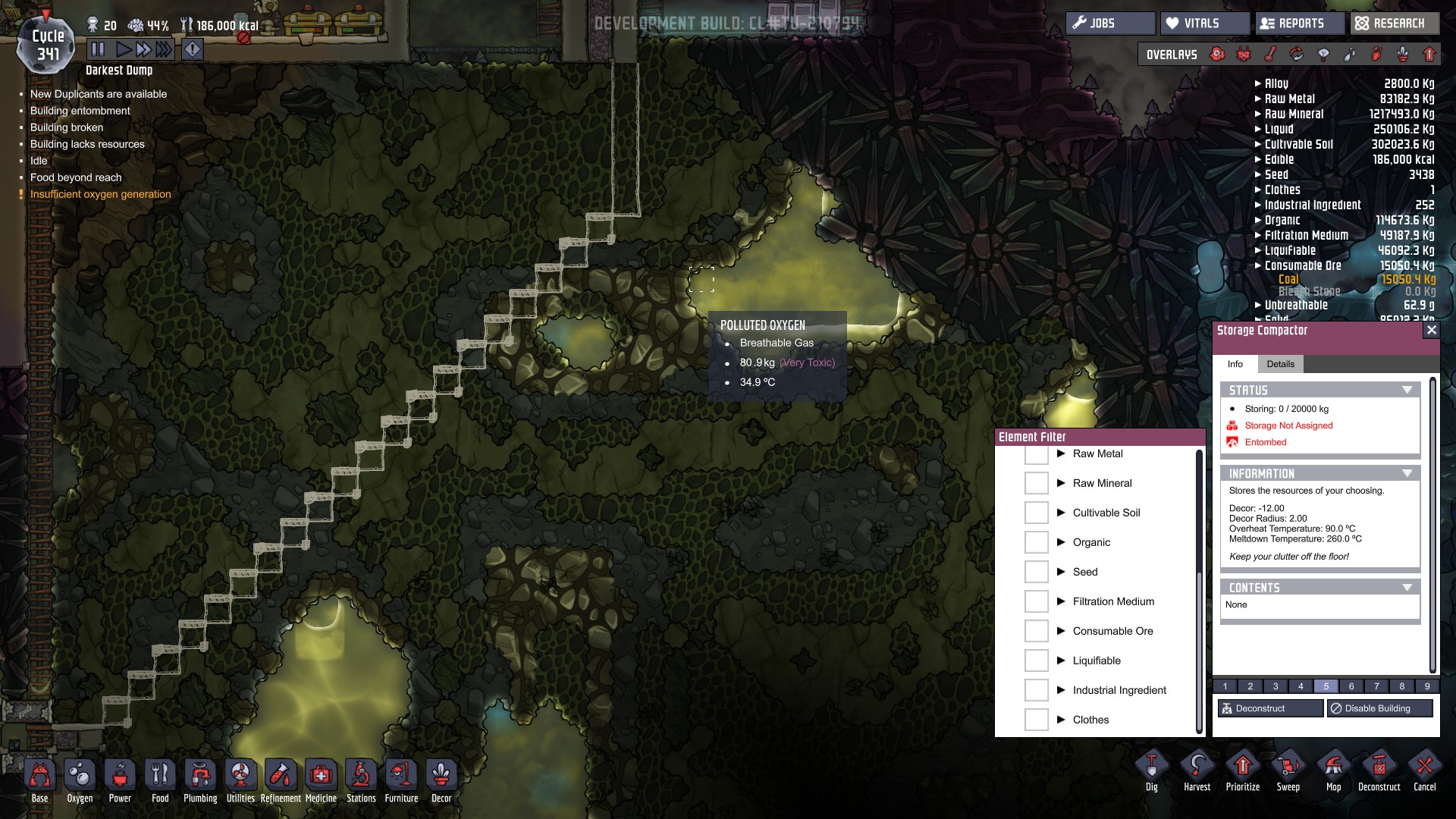
Task: Open the Oxygen build category
Action: (80, 780)
